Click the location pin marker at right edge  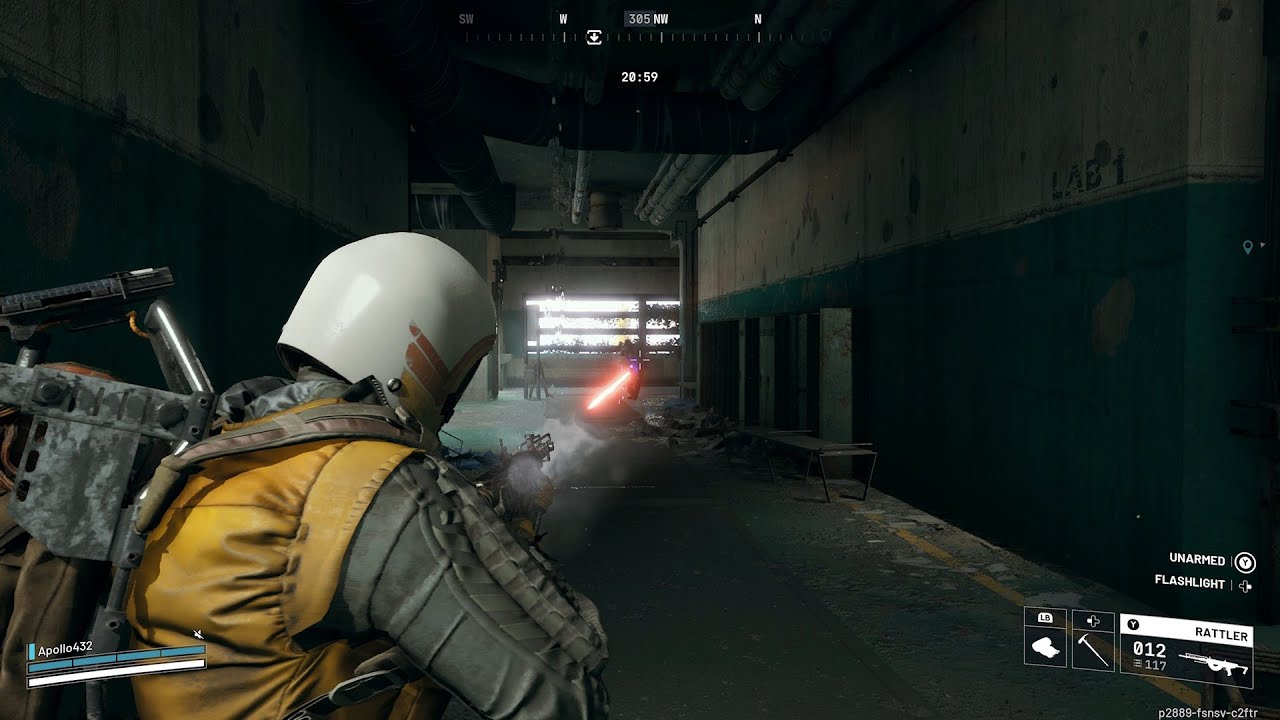1247,247
